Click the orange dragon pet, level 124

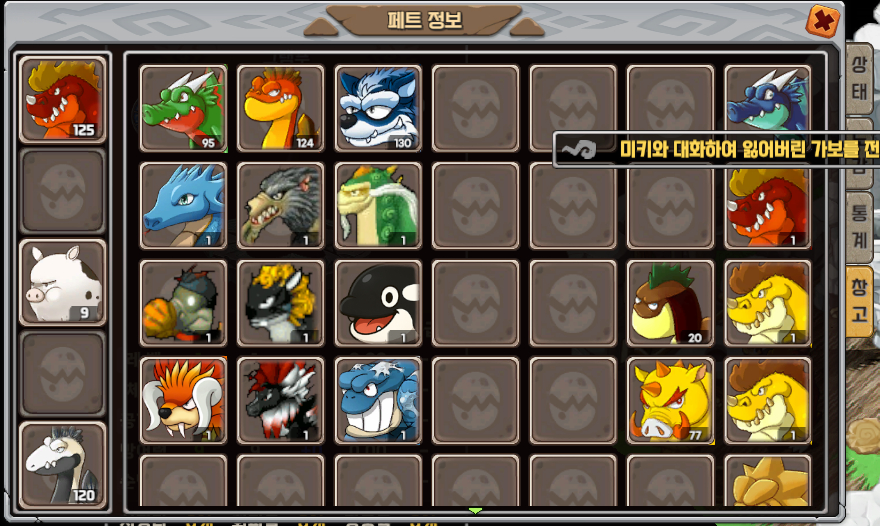point(280,108)
